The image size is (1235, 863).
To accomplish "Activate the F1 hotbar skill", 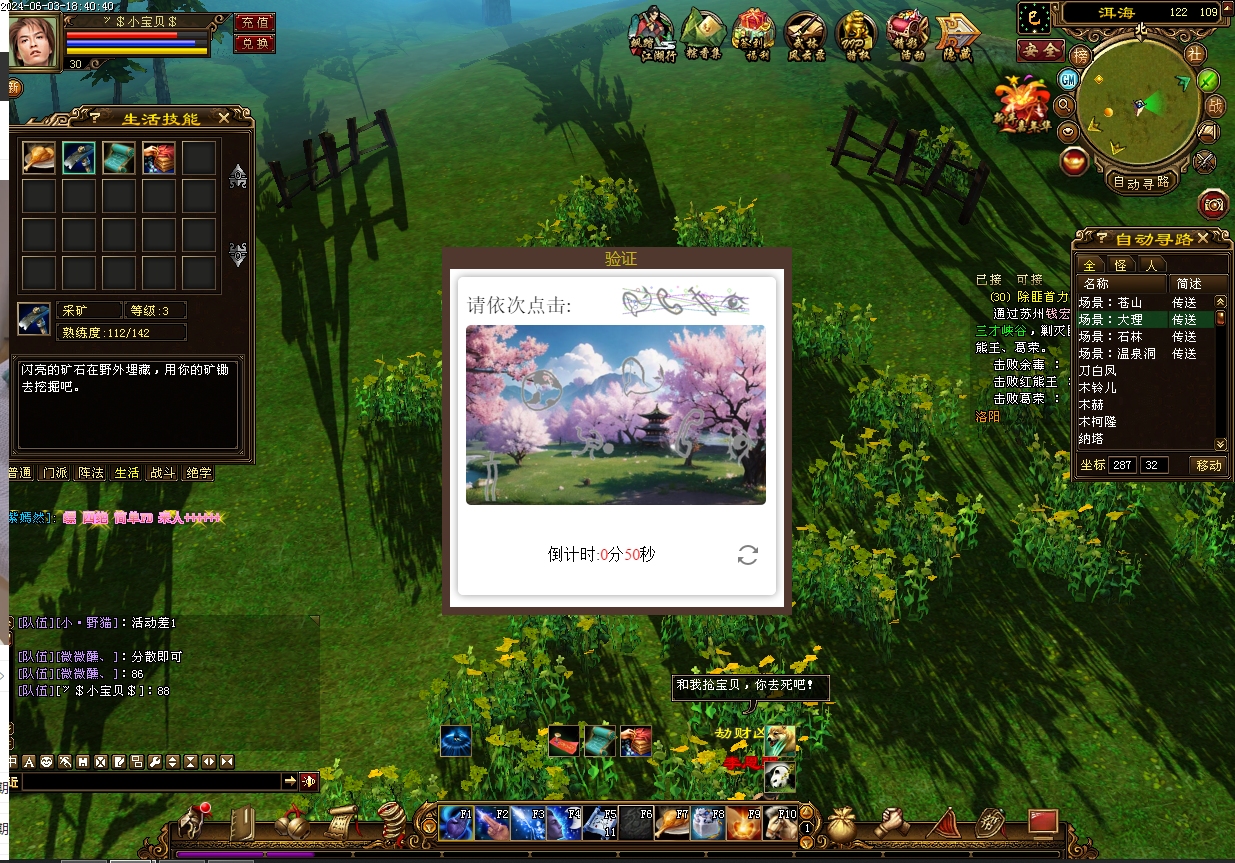I will click(456, 823).
